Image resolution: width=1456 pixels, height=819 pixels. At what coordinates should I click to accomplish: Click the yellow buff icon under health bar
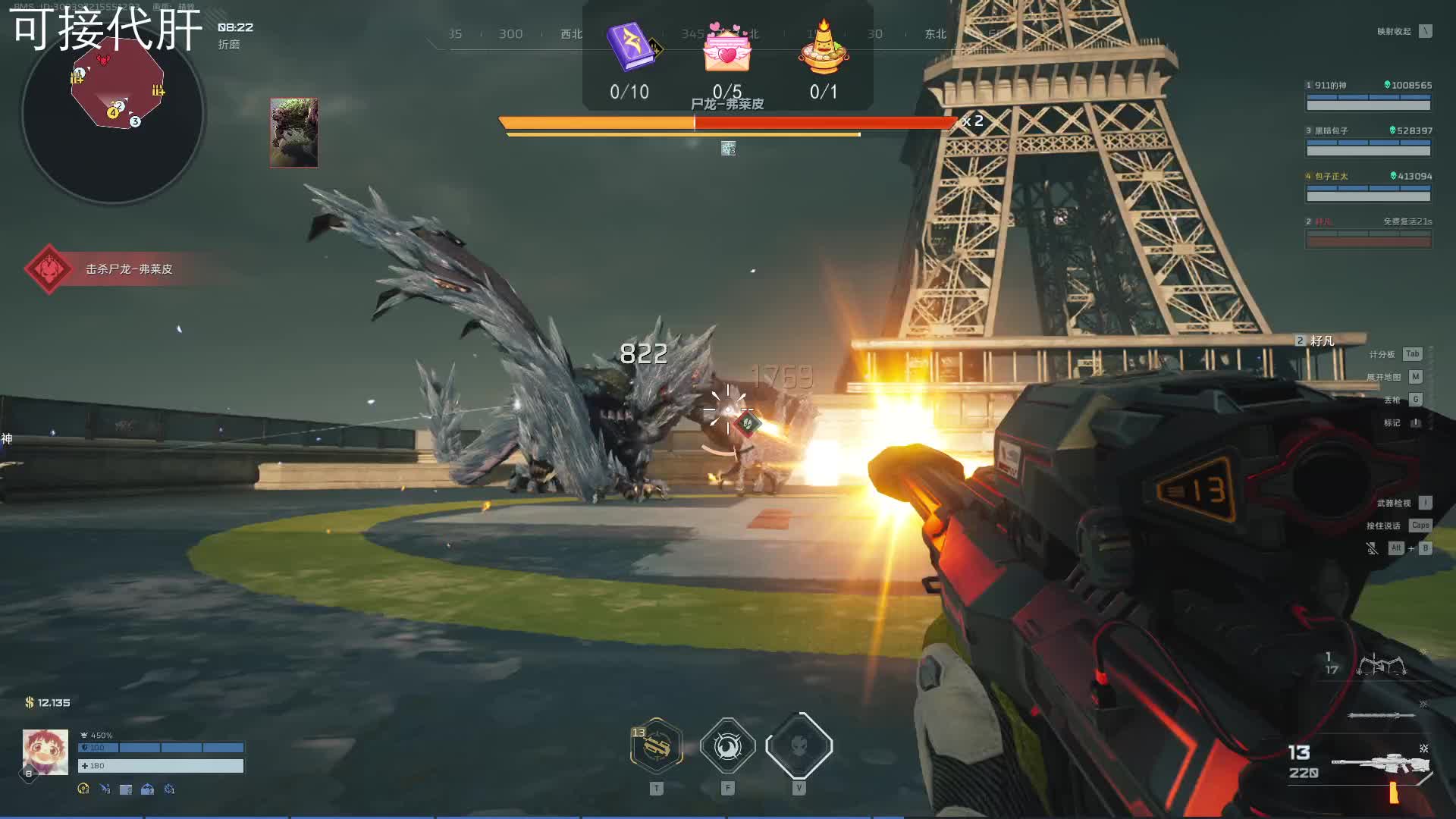click(x=83, y=789)
